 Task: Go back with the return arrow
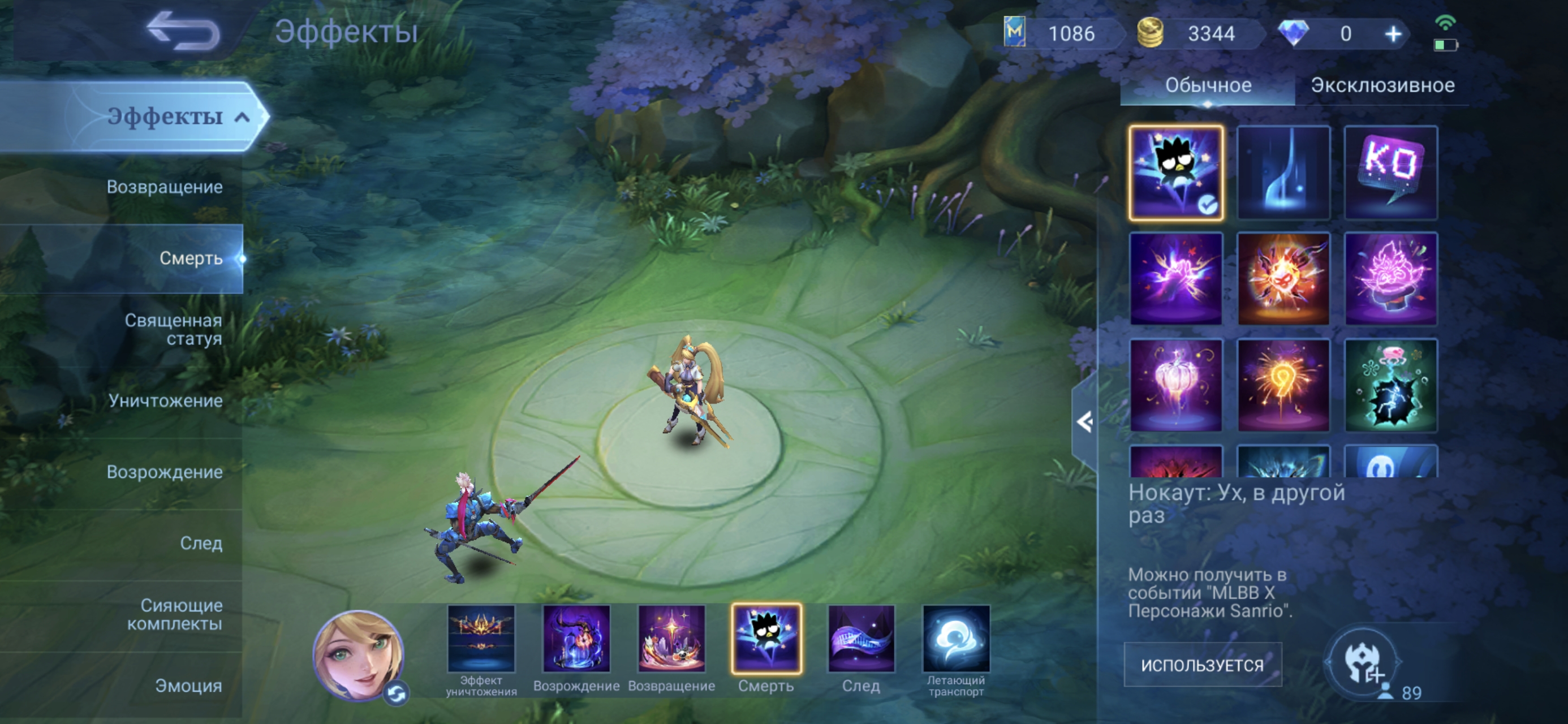[184, 31]
